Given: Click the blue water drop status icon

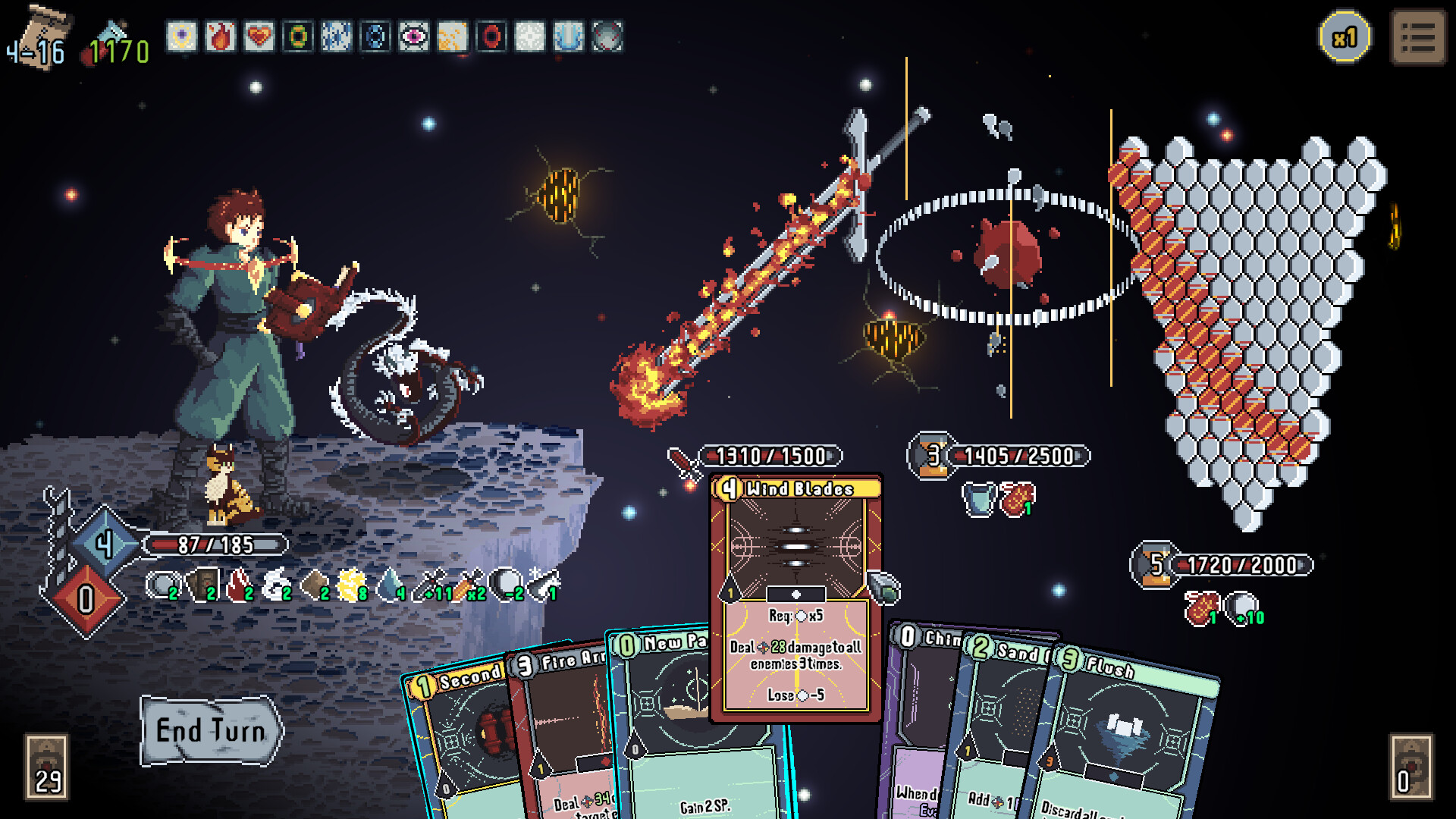Looking at the screenshot, I should point(391,585).
